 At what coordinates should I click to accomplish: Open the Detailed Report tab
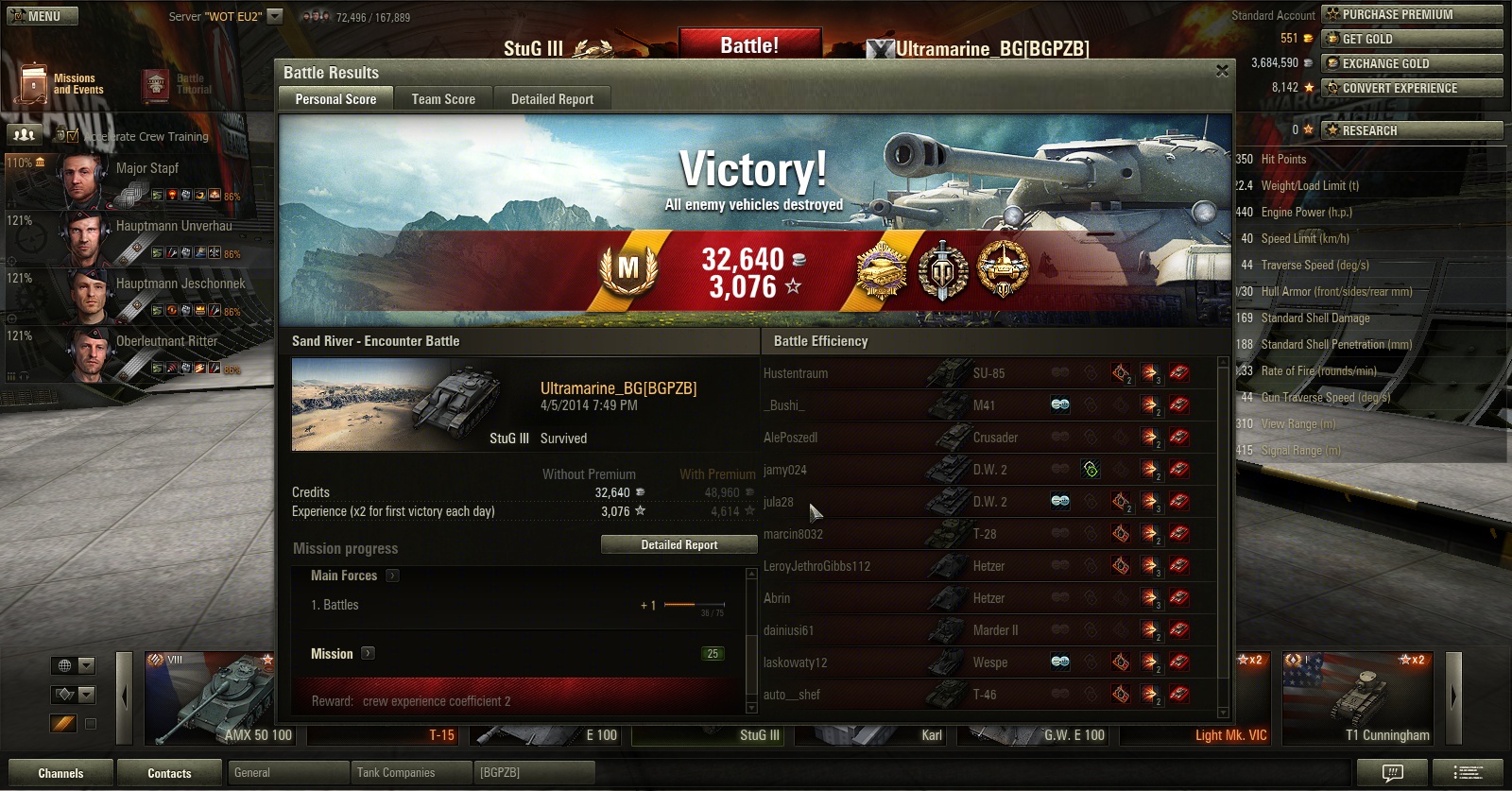pos(552,99)
